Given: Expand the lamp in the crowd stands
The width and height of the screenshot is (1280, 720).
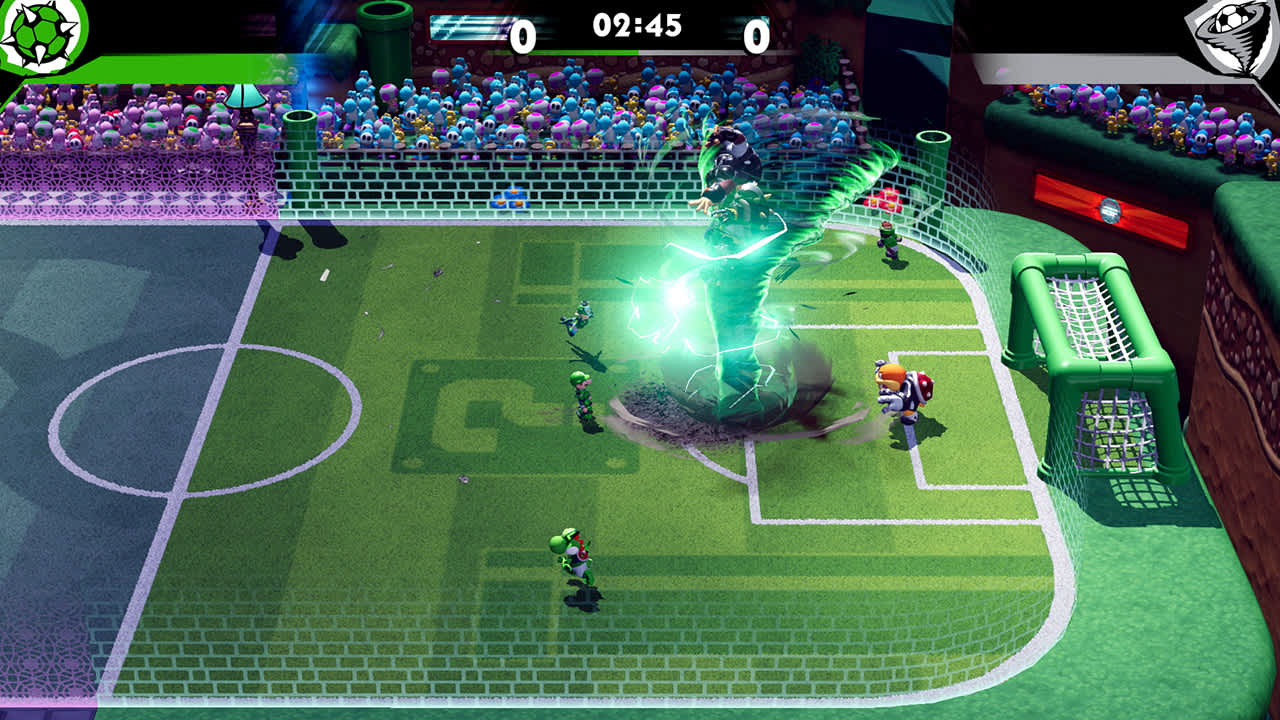Looking at the screenshot, I should click(243, 98).
